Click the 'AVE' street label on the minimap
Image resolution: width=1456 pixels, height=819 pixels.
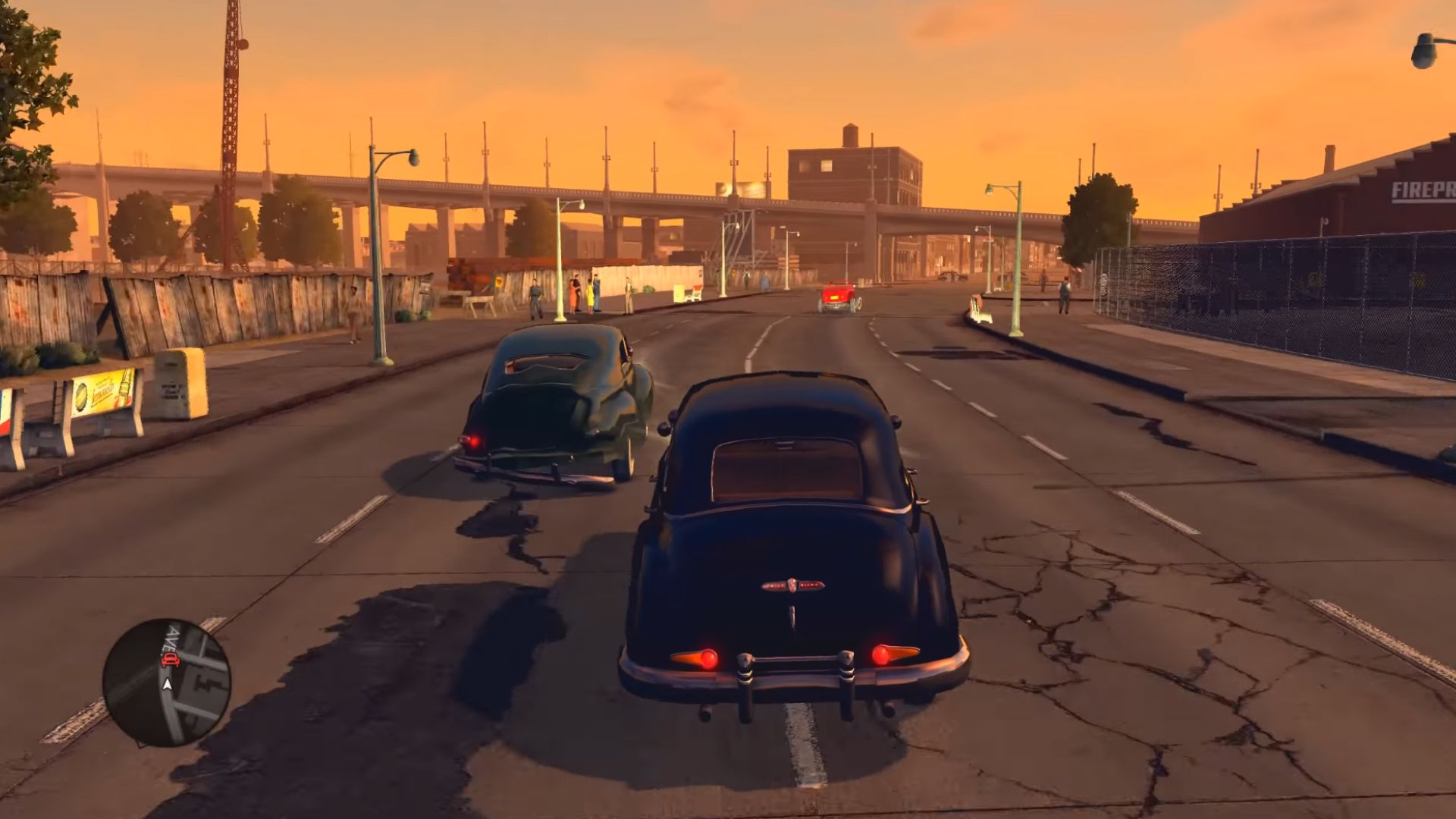169,639
